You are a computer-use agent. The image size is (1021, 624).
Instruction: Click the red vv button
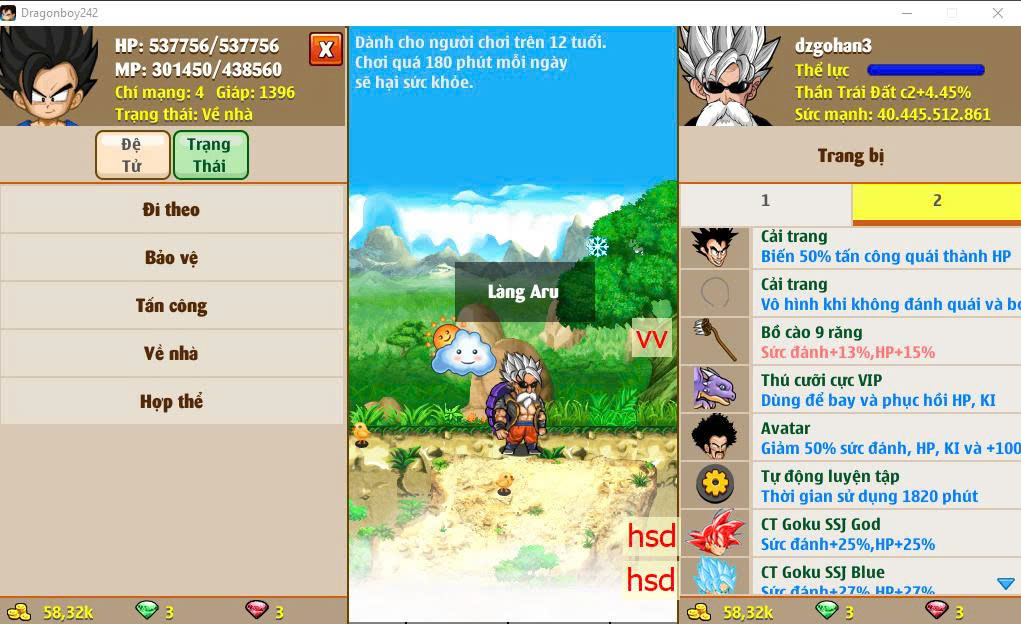click(x=652, y=339)
